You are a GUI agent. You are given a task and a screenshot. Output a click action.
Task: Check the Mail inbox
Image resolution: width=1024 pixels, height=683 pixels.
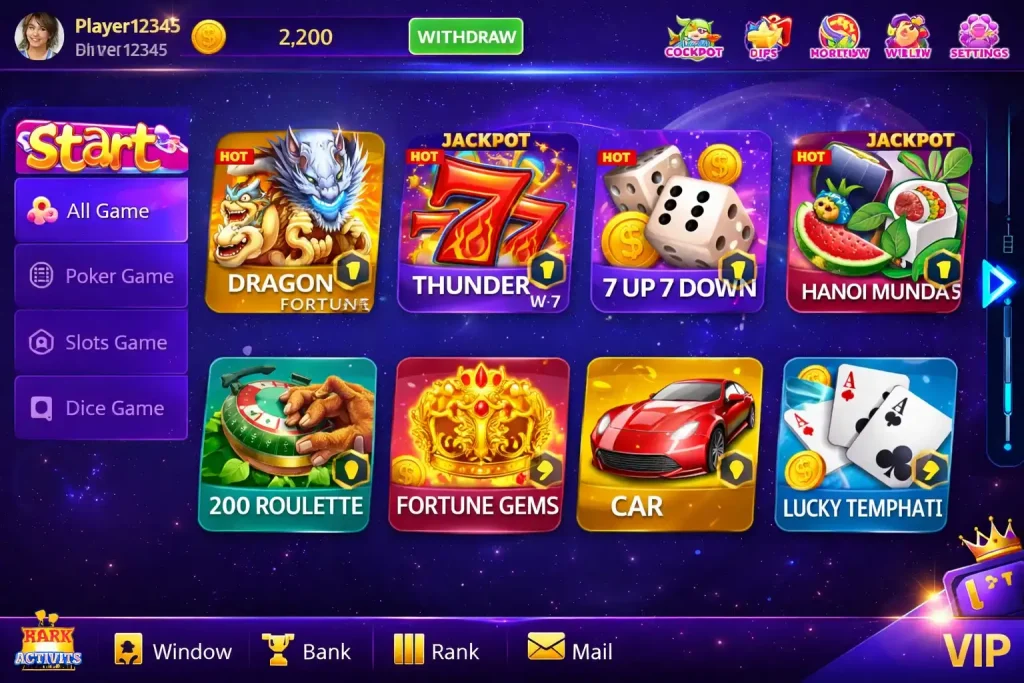[570, 651]
